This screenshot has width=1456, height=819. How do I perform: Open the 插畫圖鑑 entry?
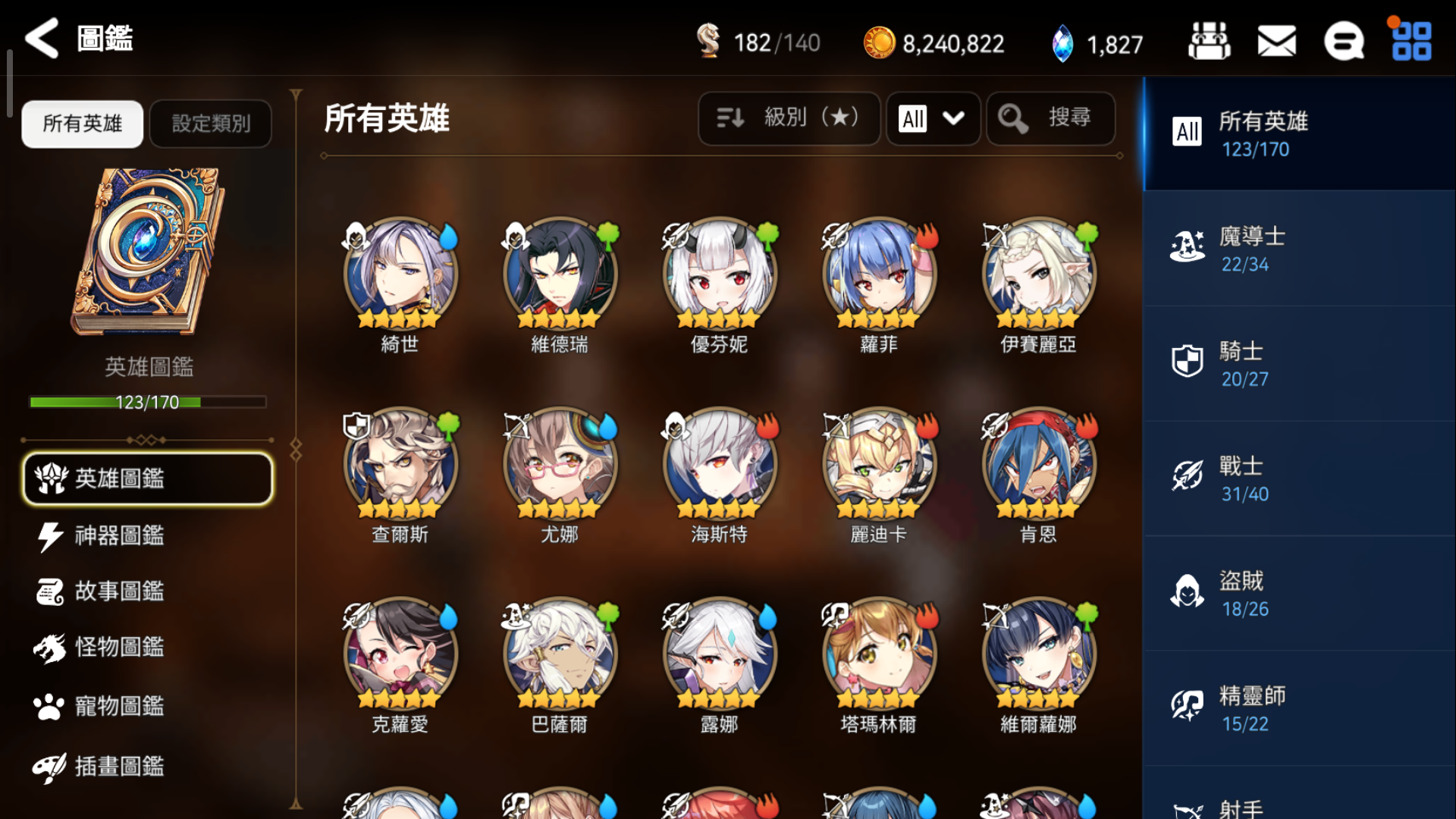click(x=114, y=767)
